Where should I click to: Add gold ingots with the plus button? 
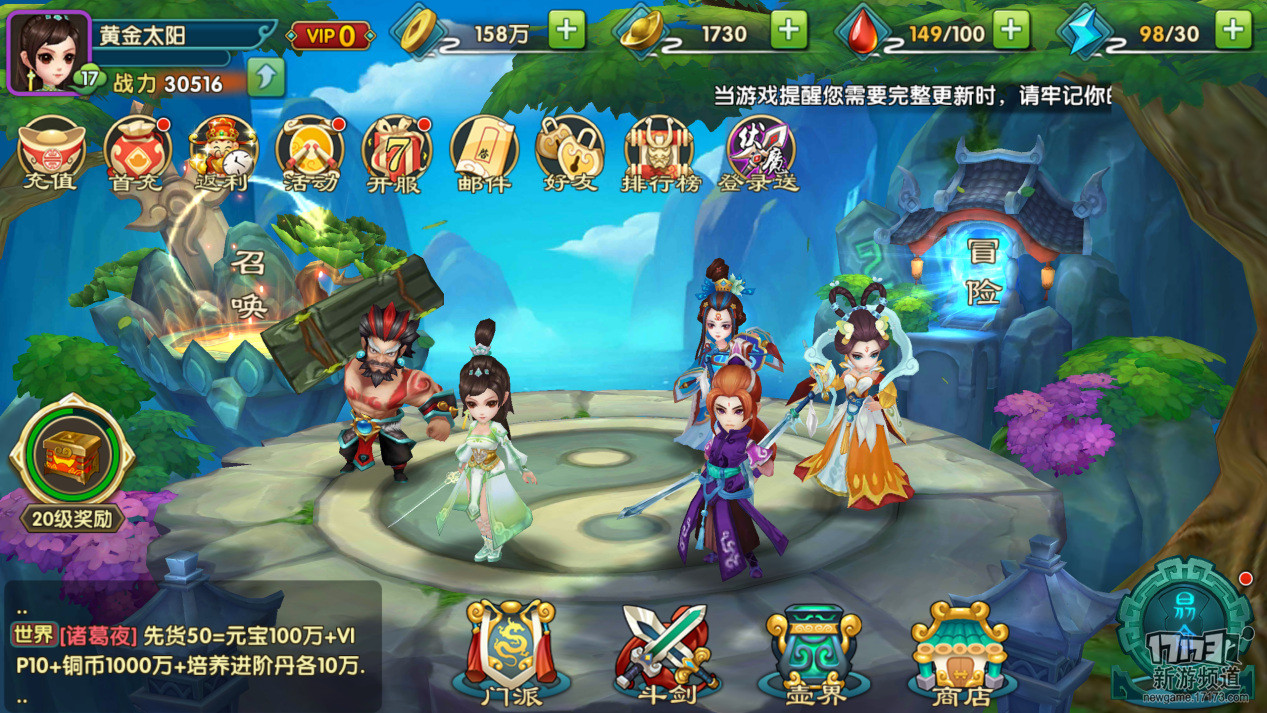point(788,31)
